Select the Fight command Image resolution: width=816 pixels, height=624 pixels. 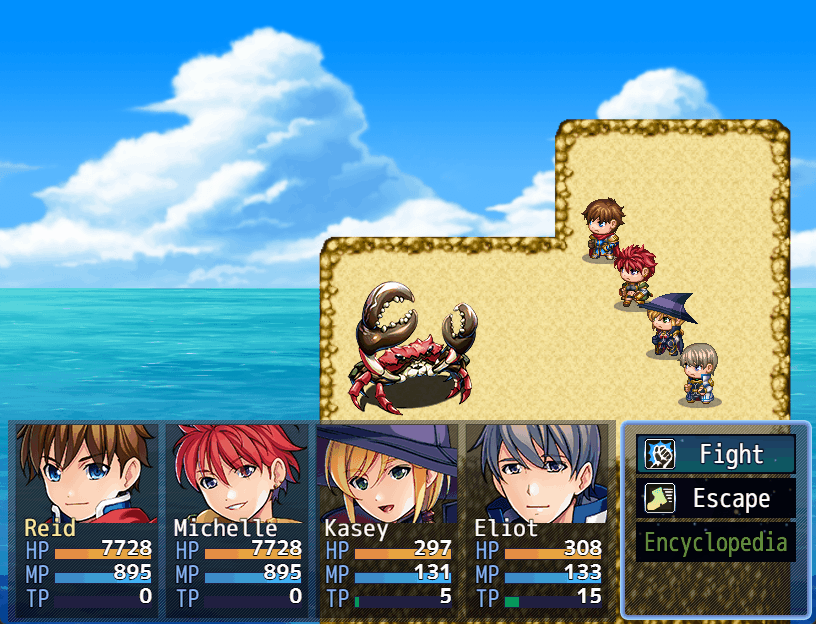[x=716, y=455]
